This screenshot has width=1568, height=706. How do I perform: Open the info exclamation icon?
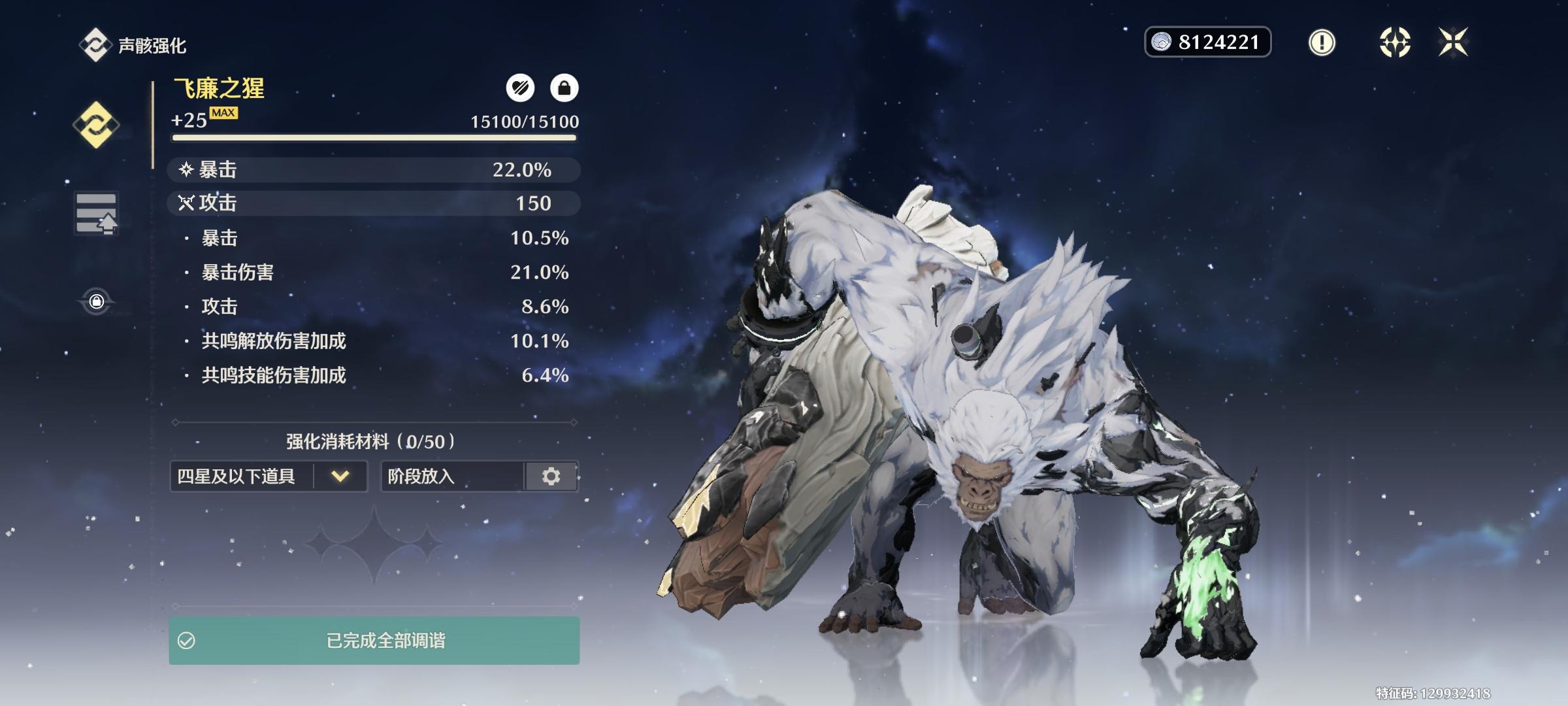pyautogui.click(x=1322, y=42)
